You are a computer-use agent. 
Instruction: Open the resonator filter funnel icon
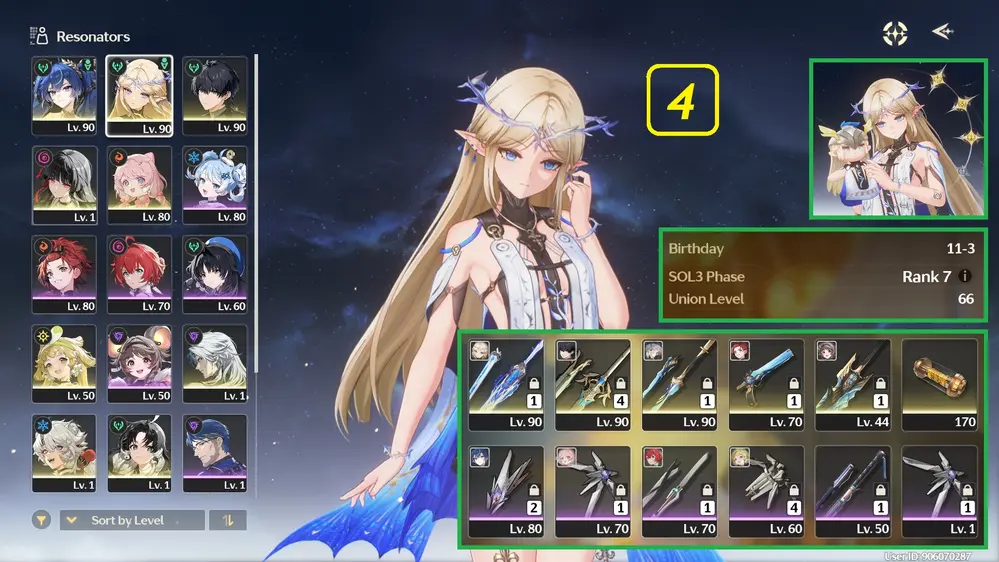click(42, 520)
